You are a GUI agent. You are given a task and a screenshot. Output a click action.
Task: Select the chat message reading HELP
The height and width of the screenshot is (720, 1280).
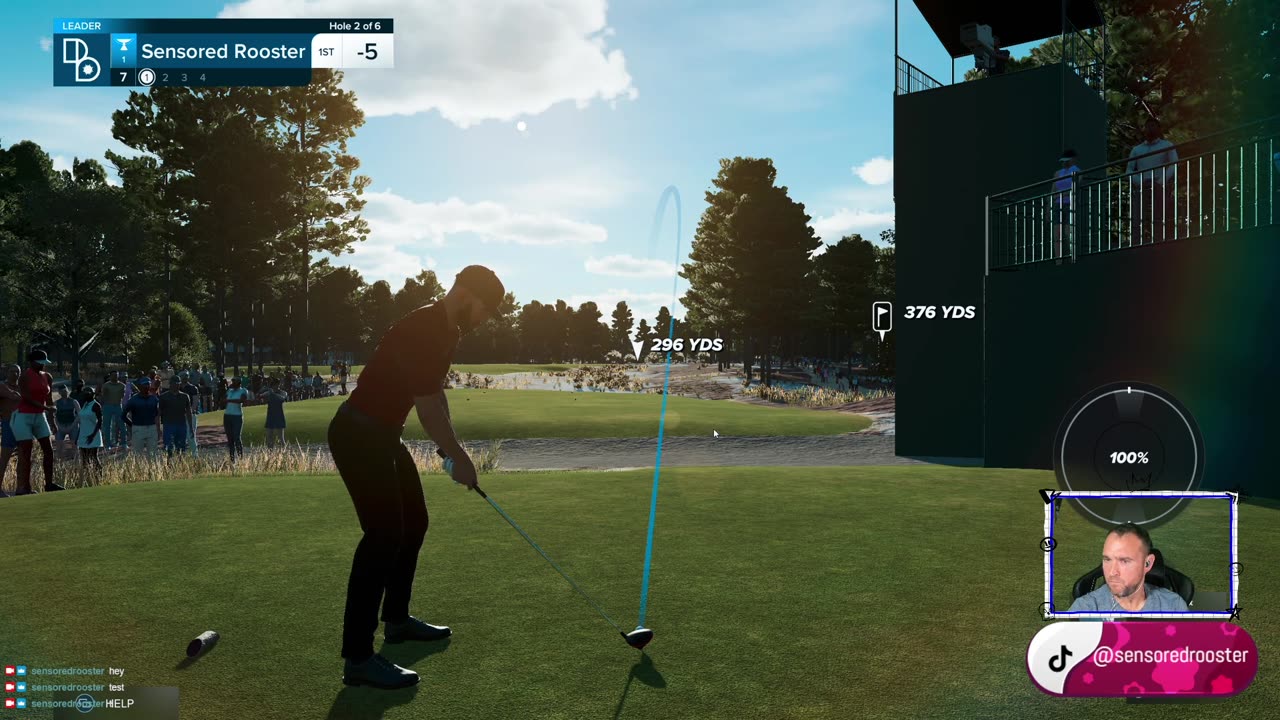(x=119, y=703)
